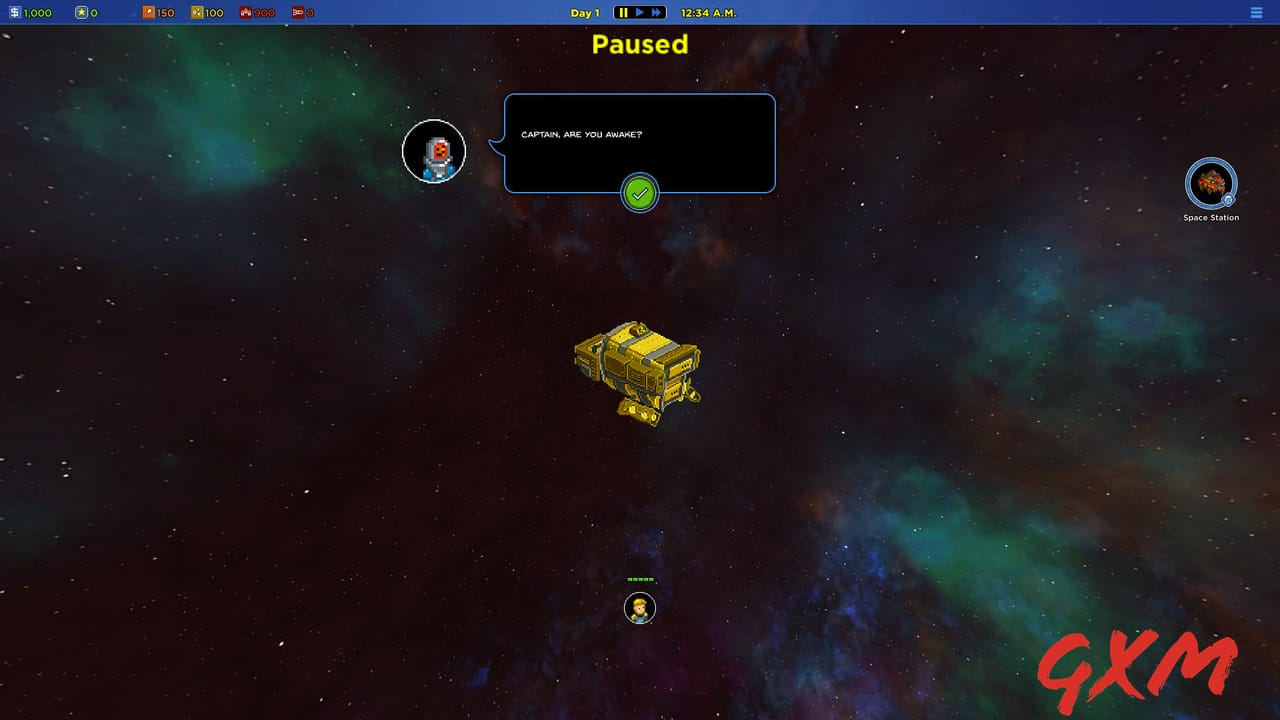Resume time with the play control

coord(640,12)
